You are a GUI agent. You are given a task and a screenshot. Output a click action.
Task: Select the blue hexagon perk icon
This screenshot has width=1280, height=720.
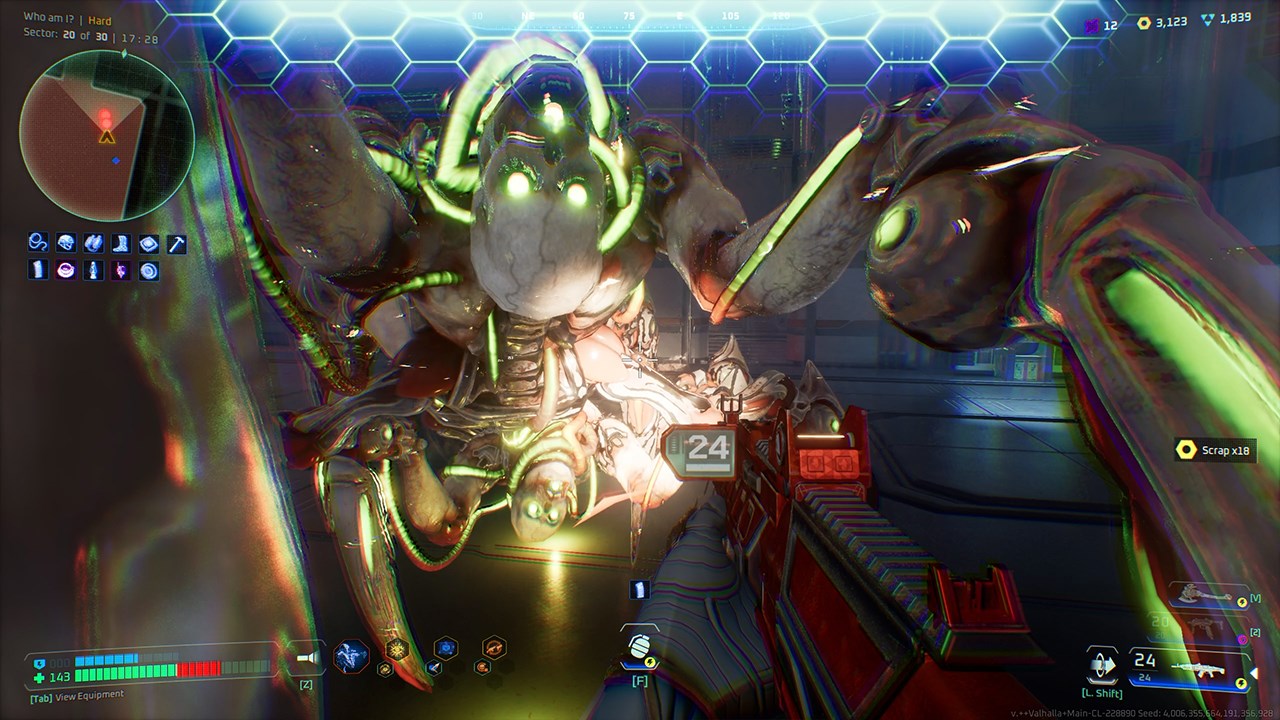(445, 647)
